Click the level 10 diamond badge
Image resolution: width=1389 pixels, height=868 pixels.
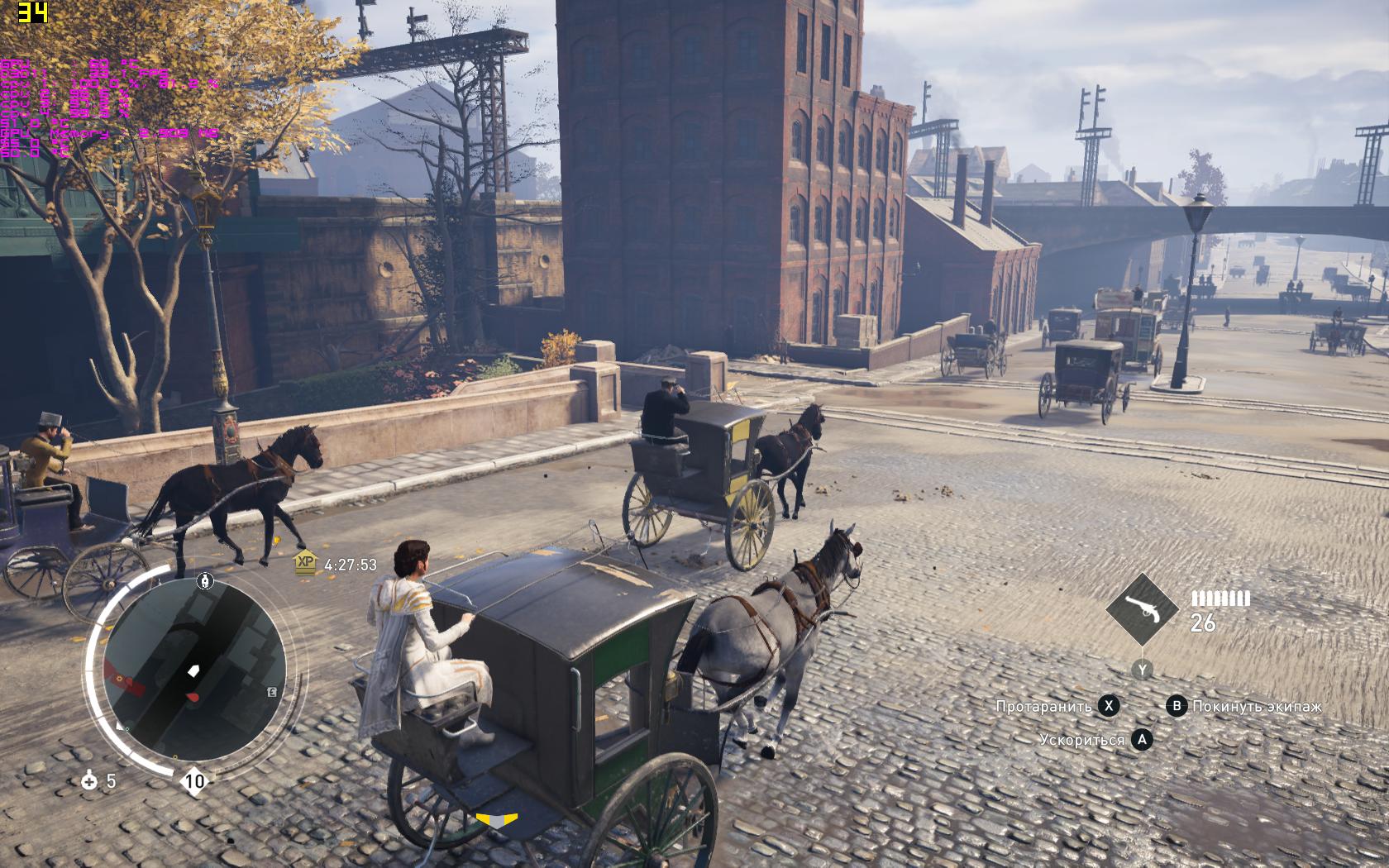tap(194, 781)
